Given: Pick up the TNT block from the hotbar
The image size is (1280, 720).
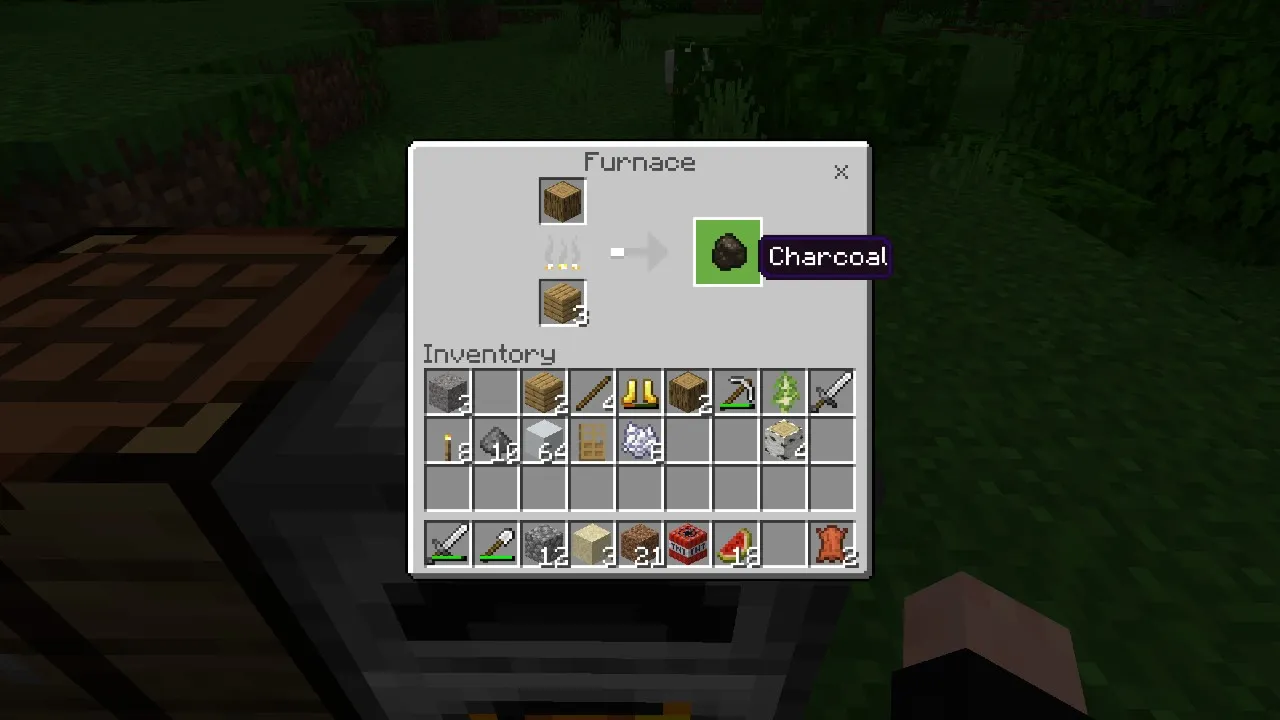Looking at the screenshot, I should (687, 543).
